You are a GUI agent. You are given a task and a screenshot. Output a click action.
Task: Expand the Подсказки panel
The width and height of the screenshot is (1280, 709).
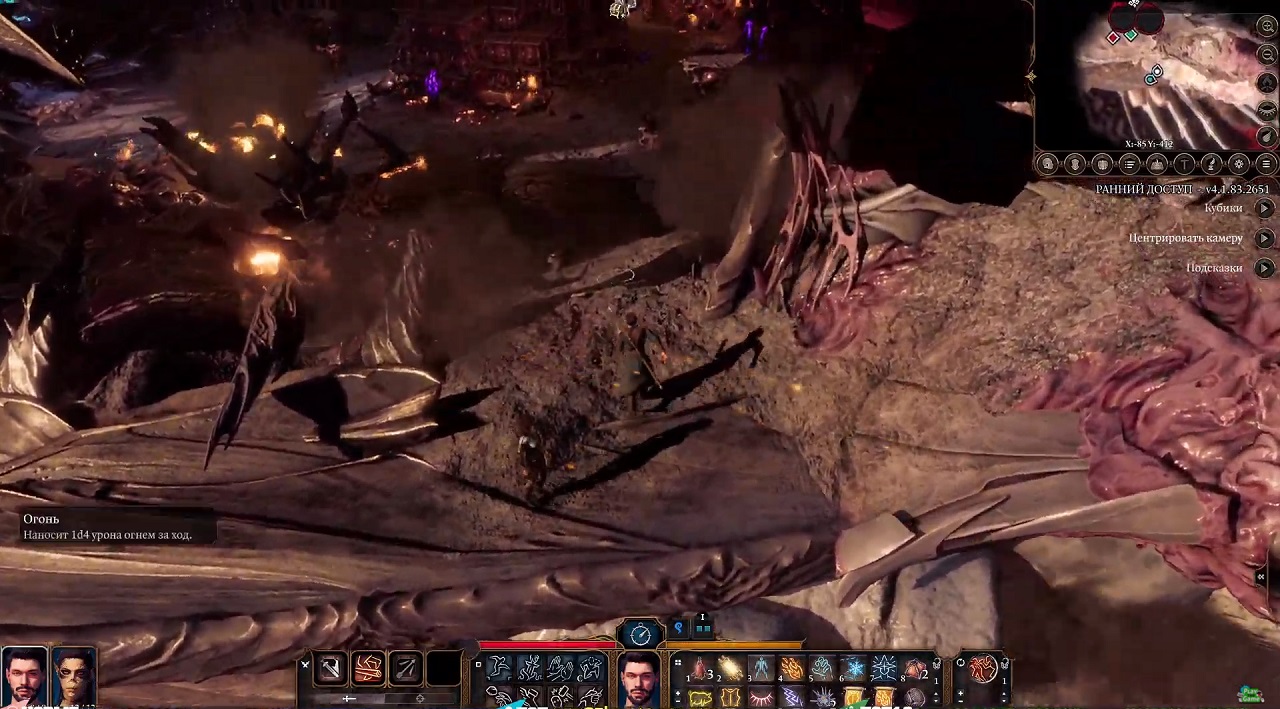1264,268
